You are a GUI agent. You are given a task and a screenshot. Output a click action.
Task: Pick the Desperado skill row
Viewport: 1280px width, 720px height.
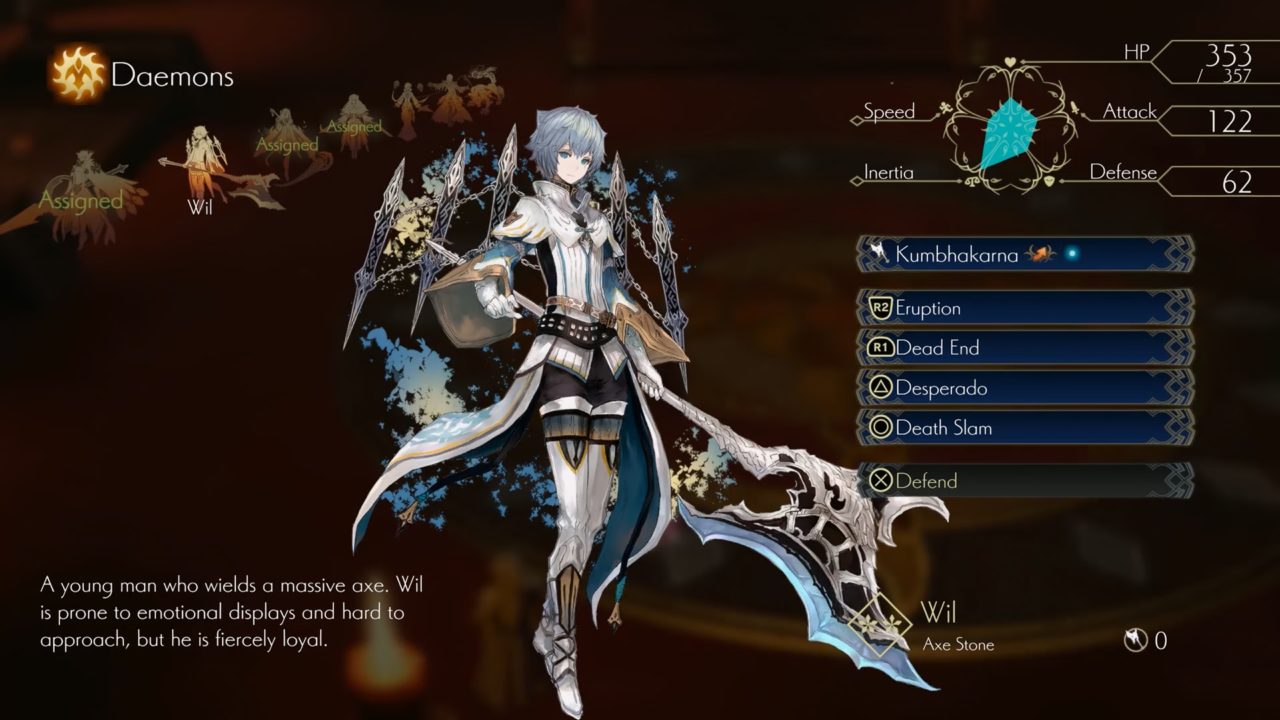tap(1025, 388)
